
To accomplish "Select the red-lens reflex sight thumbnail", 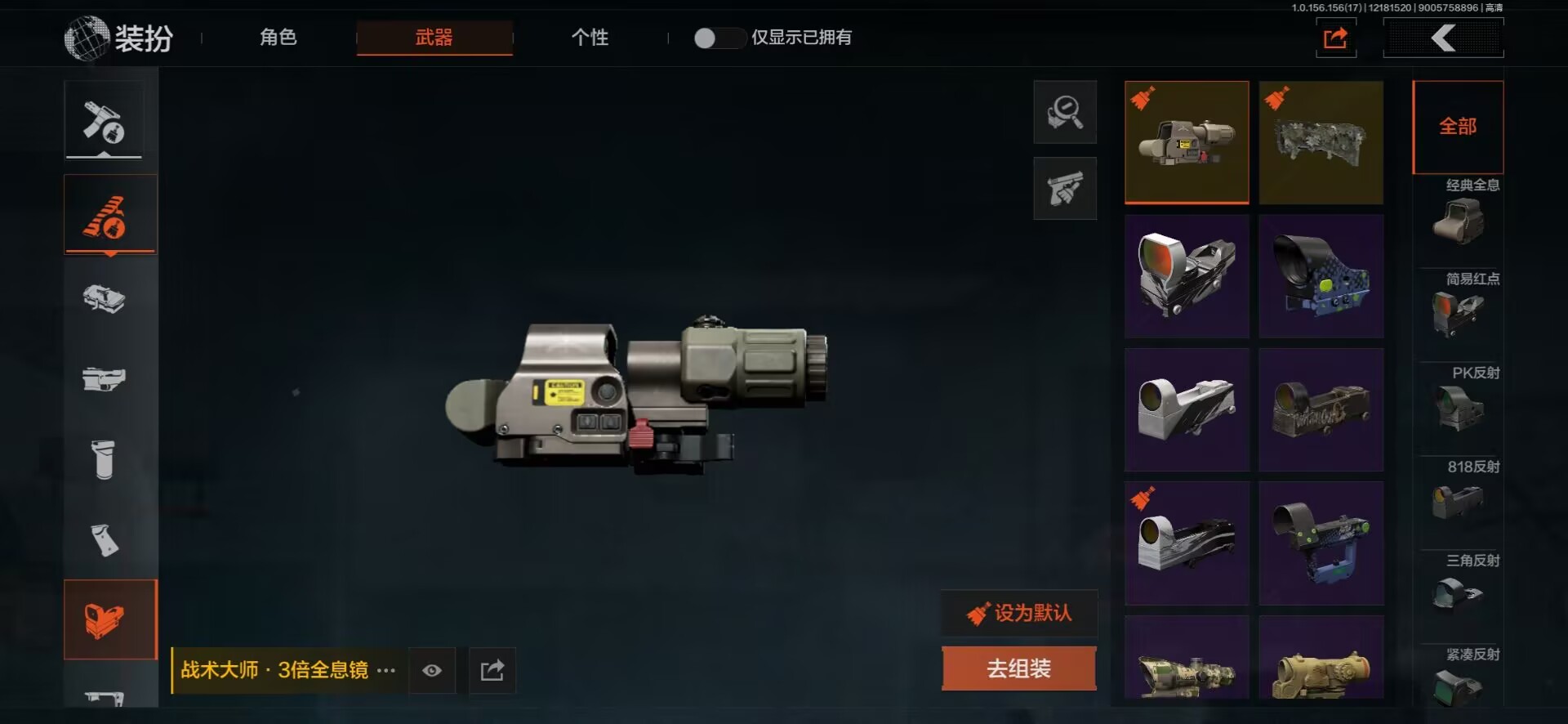I will tap(1186, 275).
